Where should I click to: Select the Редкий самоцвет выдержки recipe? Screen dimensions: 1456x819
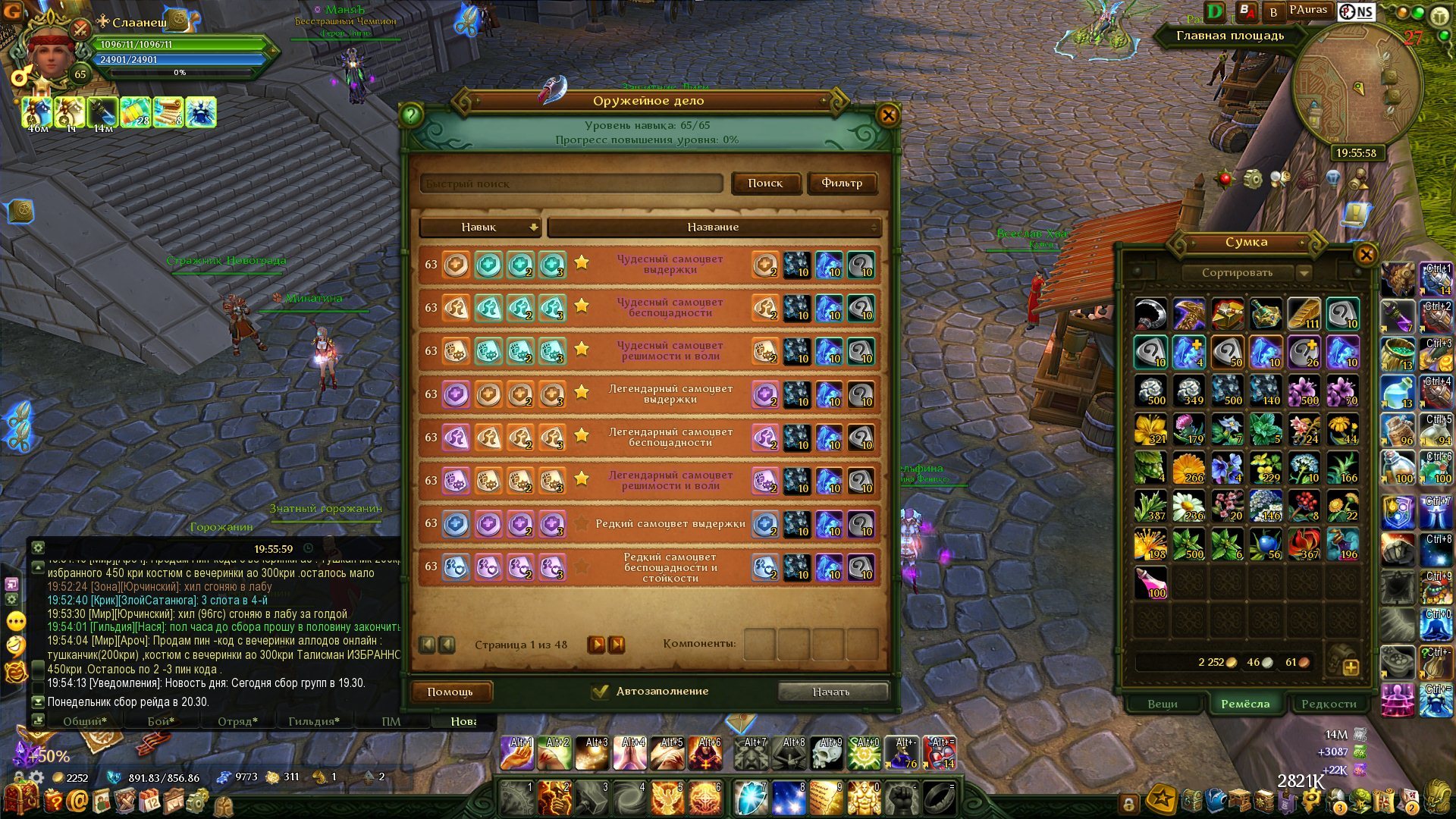click(670, 524)
